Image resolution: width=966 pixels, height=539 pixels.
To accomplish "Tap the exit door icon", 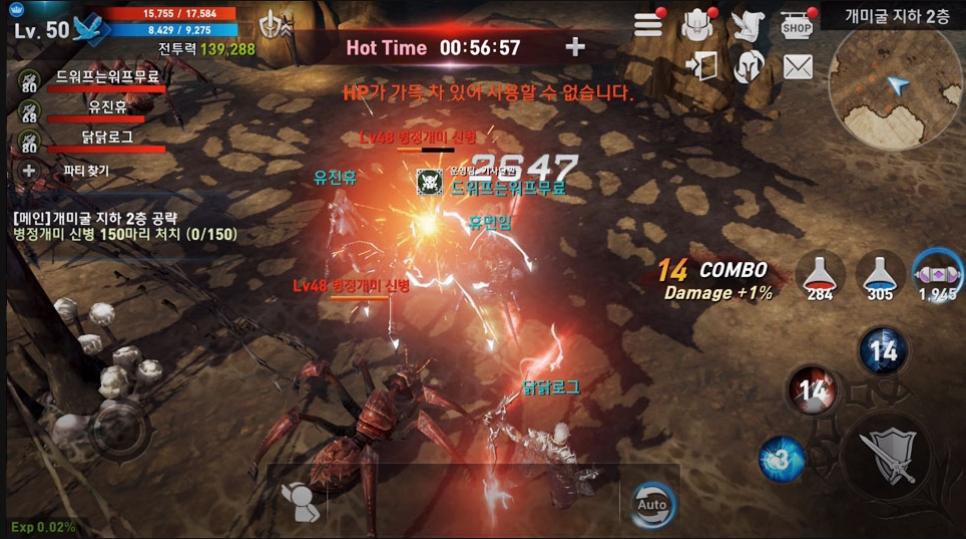I will click(x=702, y=67).
